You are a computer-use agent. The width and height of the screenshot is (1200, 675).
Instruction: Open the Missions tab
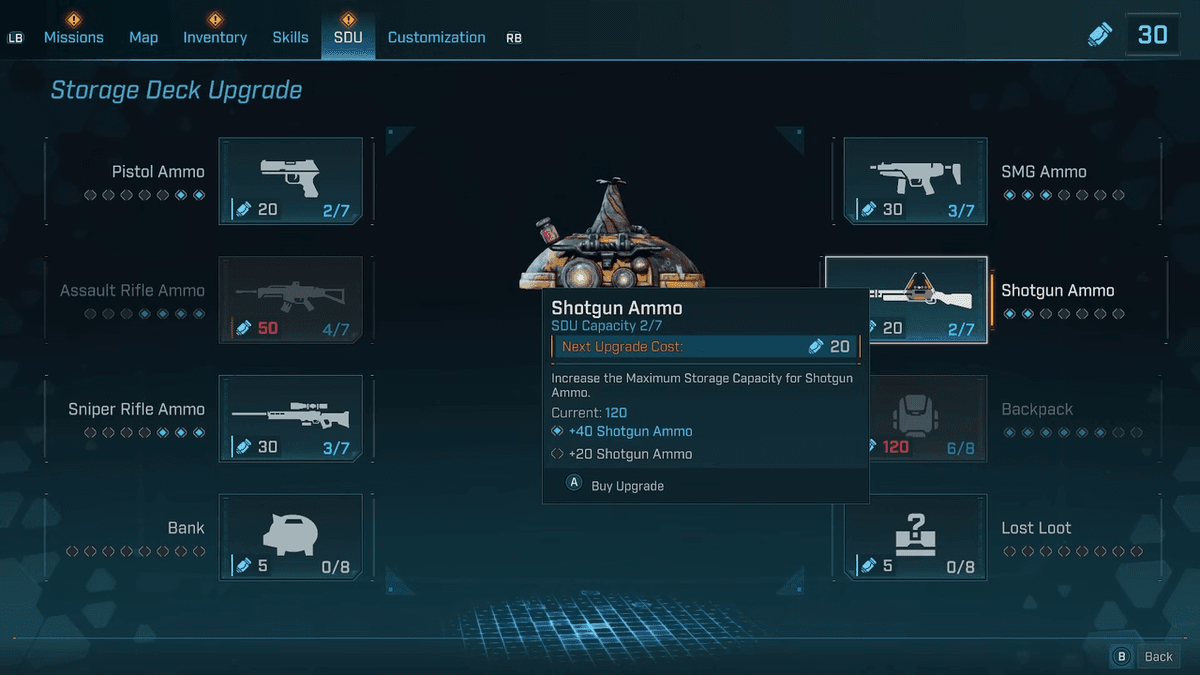pos(73,37)
